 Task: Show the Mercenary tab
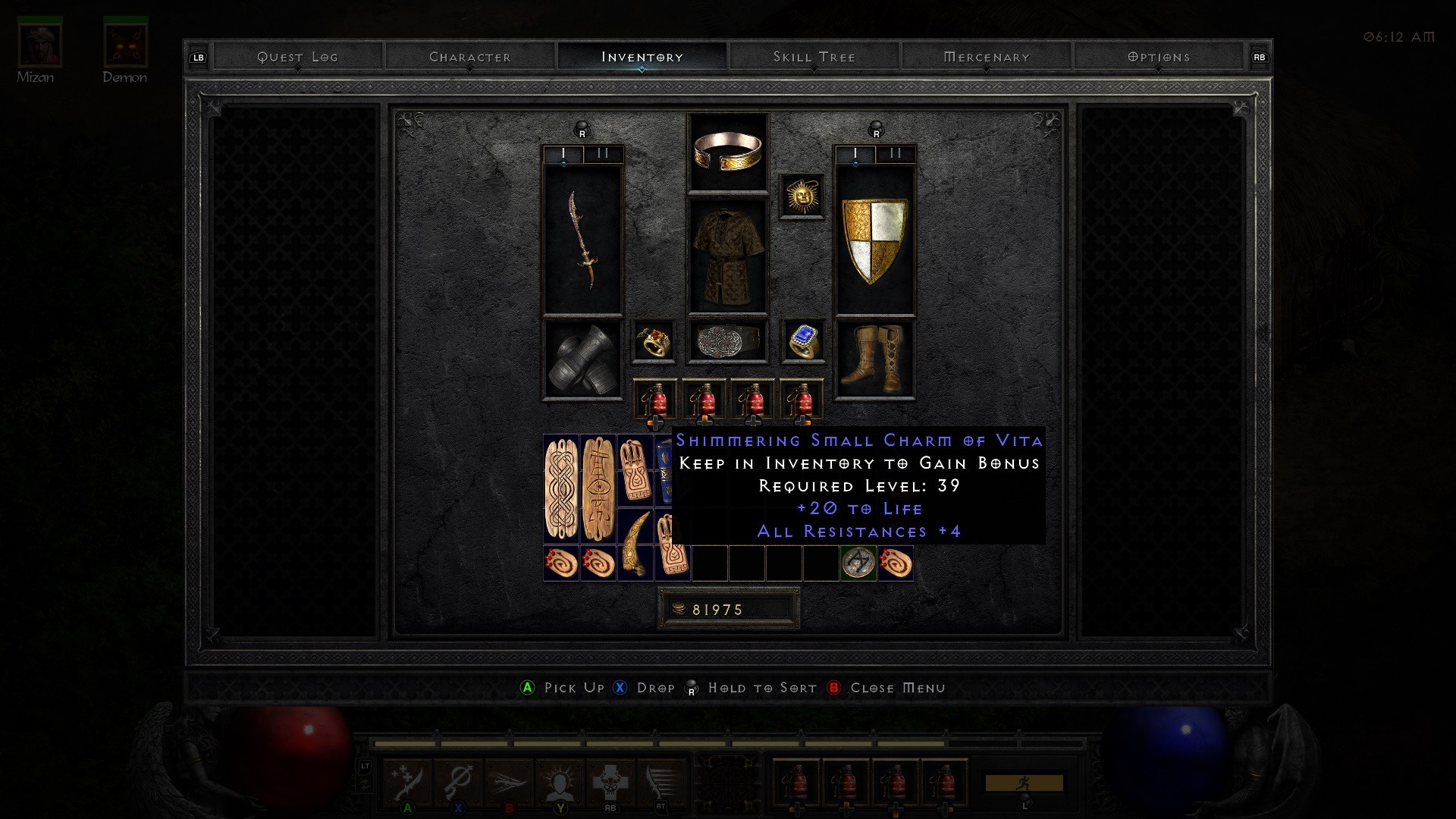[x=986, y=57]
